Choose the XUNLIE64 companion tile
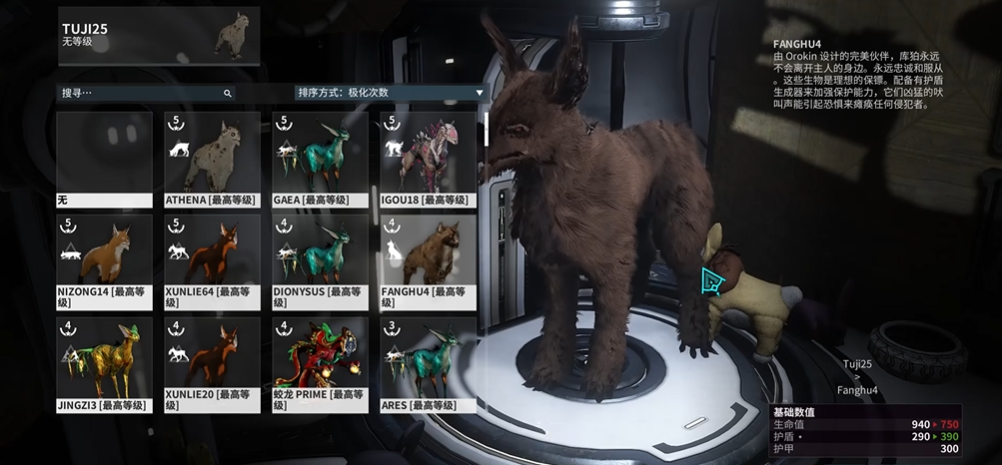The height and width of the screenshot is (465, 1002). click(212, 260)
